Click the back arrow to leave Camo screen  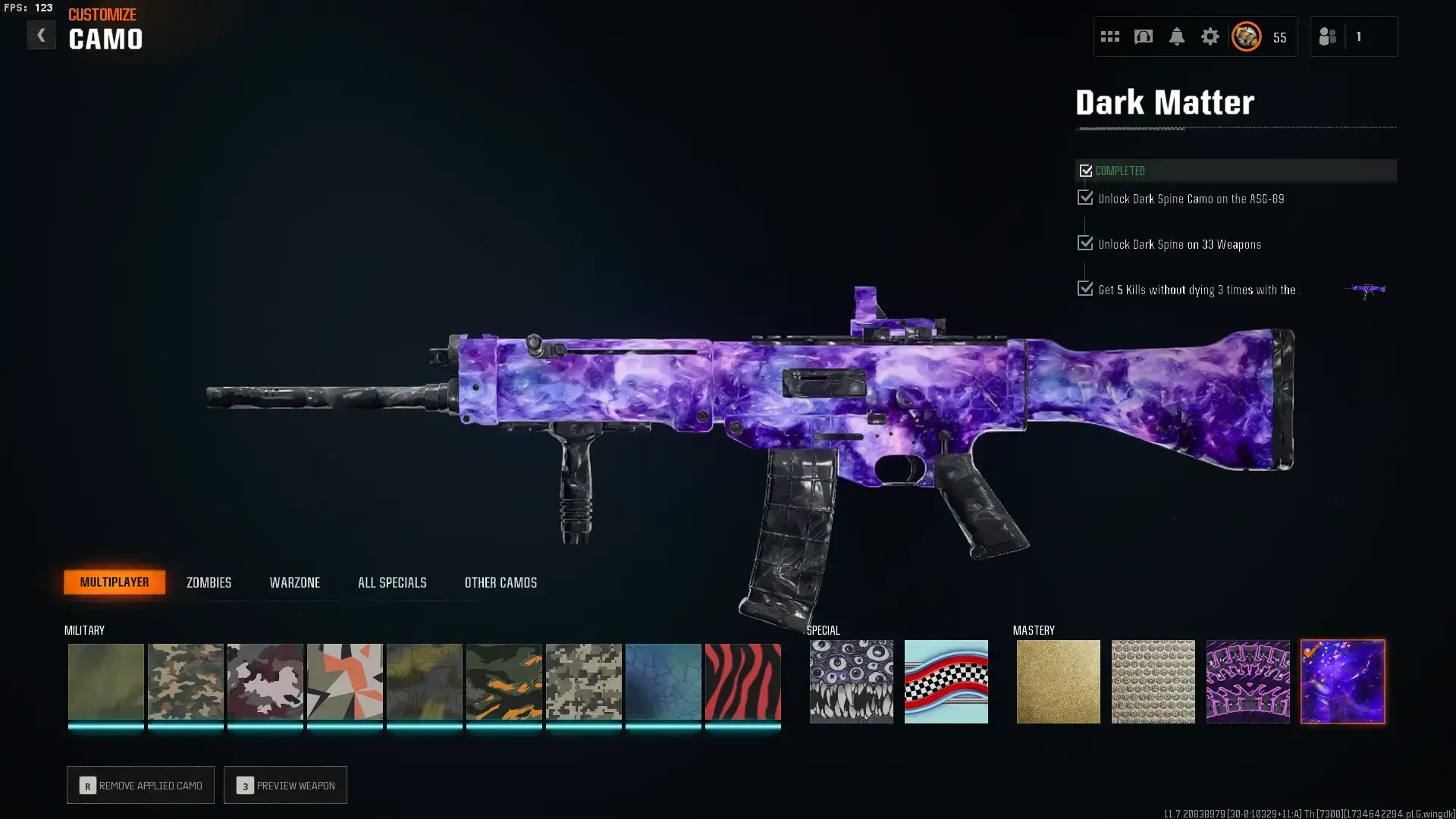pos(42,34)
